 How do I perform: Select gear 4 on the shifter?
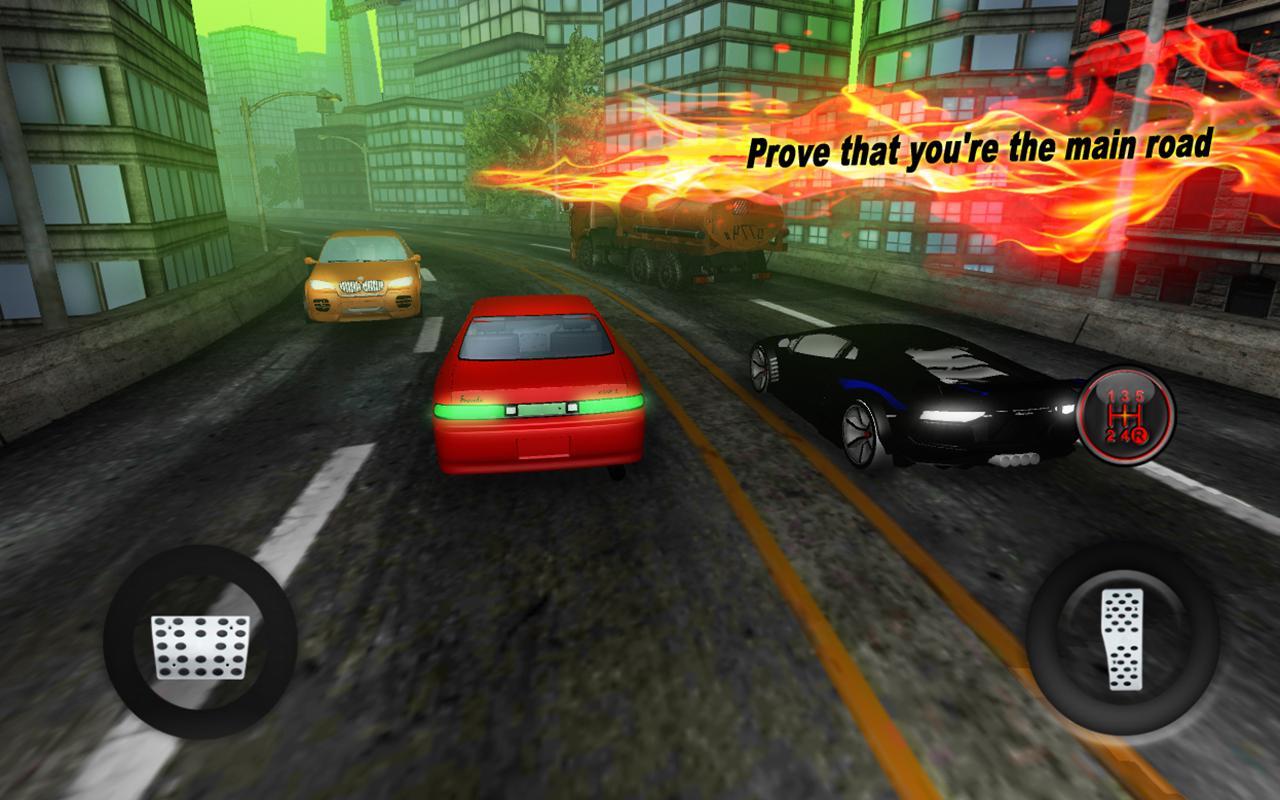tap(1126, 435)
